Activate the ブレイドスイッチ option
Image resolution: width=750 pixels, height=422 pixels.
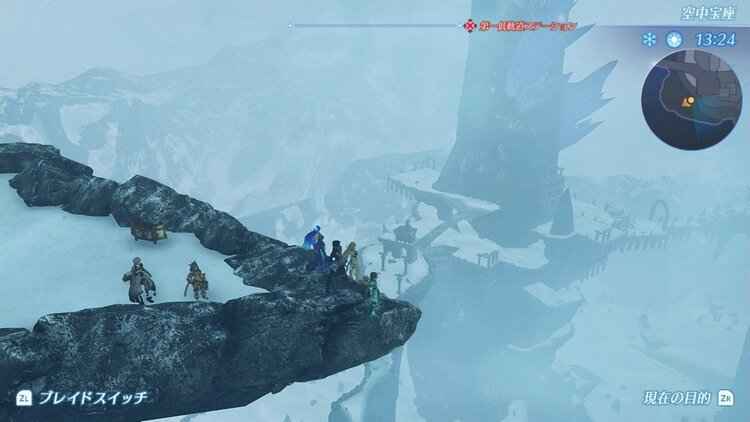[92, 397]
